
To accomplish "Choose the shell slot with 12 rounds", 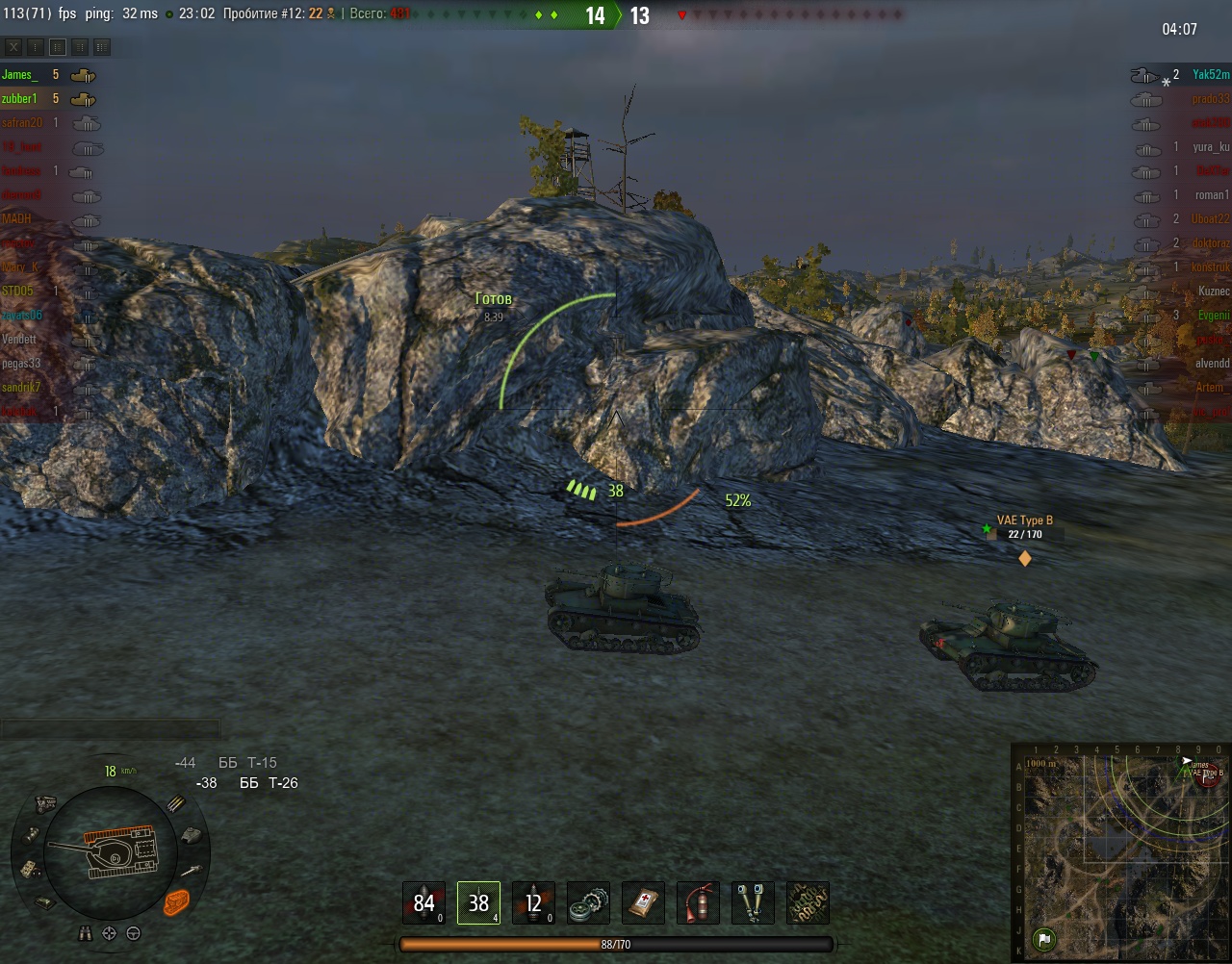I will [x=533, y=902].
